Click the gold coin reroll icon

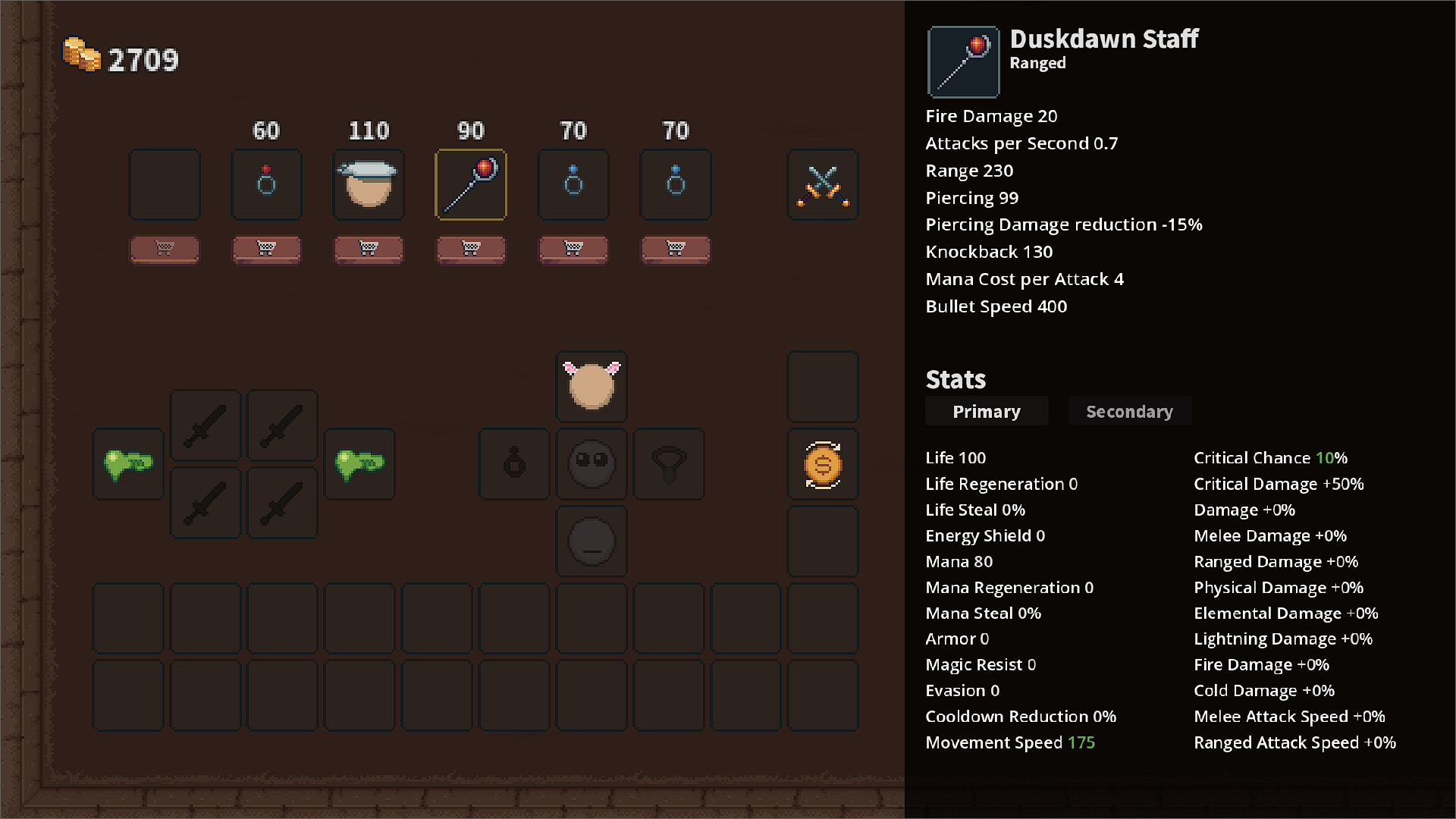click(823, 464)
